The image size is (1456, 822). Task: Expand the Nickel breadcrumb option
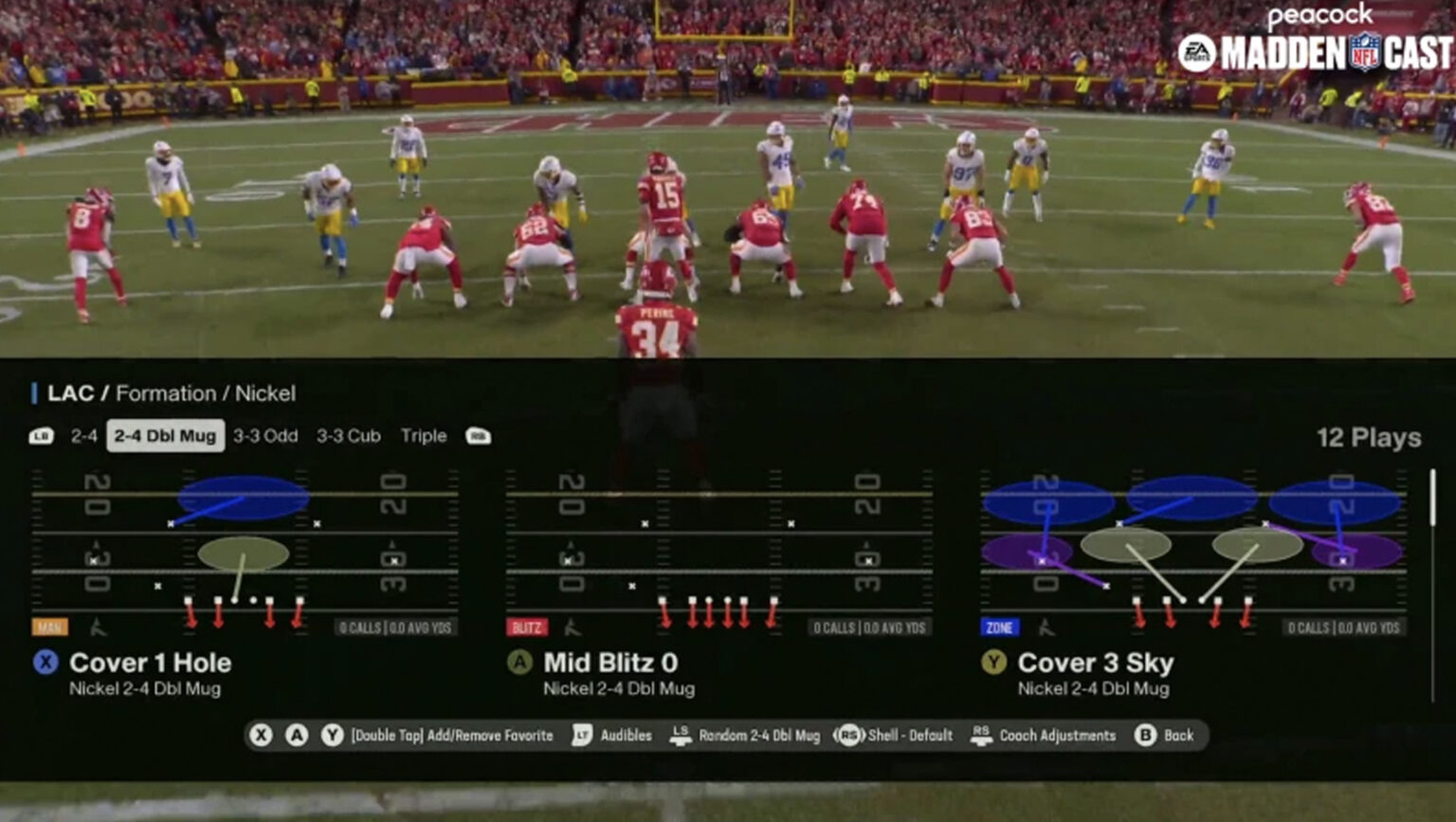[x=264, y=393]
